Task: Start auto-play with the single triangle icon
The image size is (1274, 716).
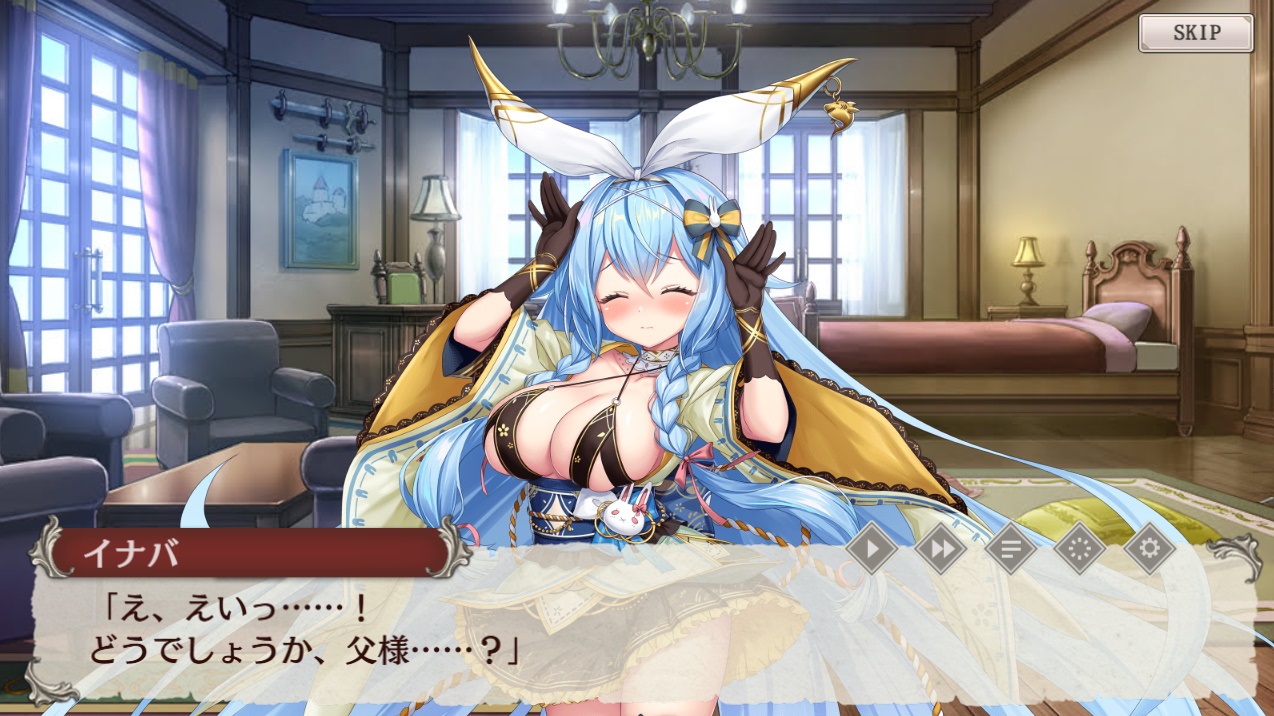Action: (x=872, y=549)
